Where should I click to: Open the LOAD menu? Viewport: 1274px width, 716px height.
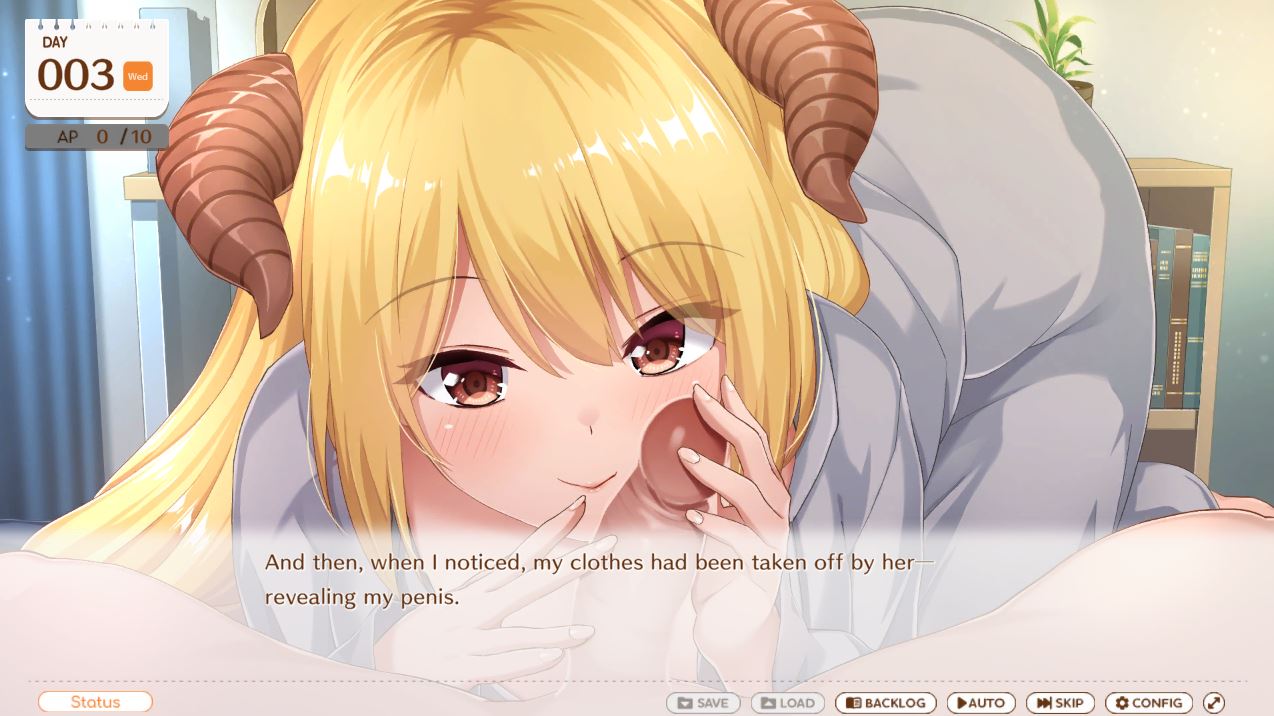788,703
